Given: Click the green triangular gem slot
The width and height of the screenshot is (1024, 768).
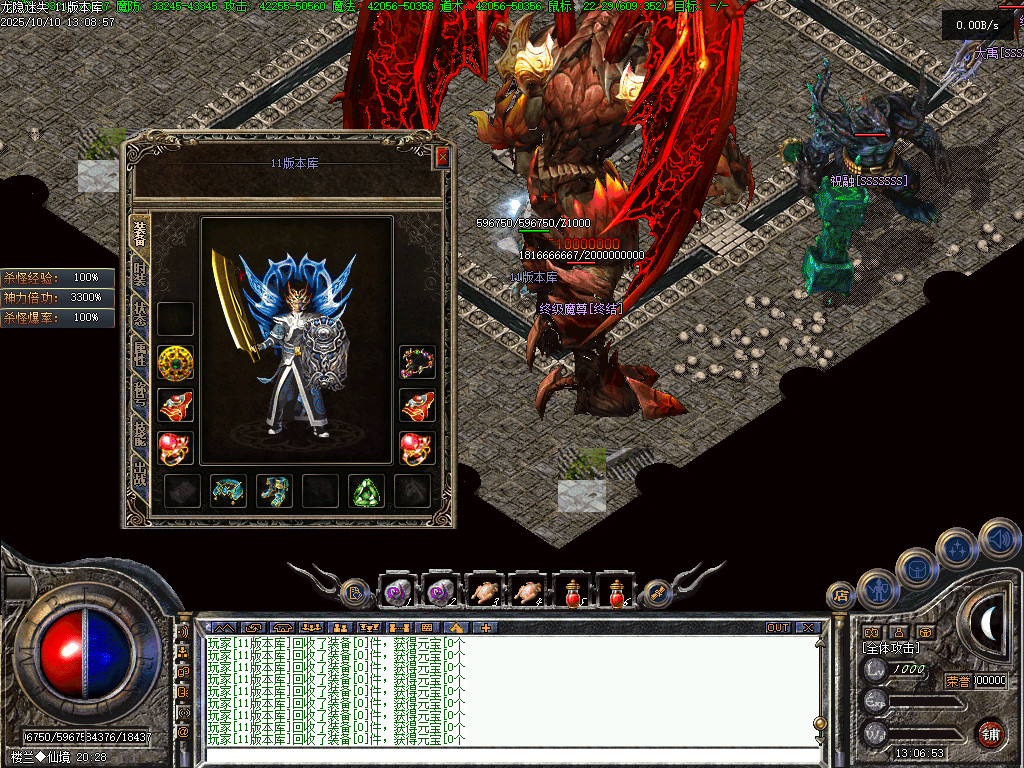Looking at the screenshot, I should point(366,491).
